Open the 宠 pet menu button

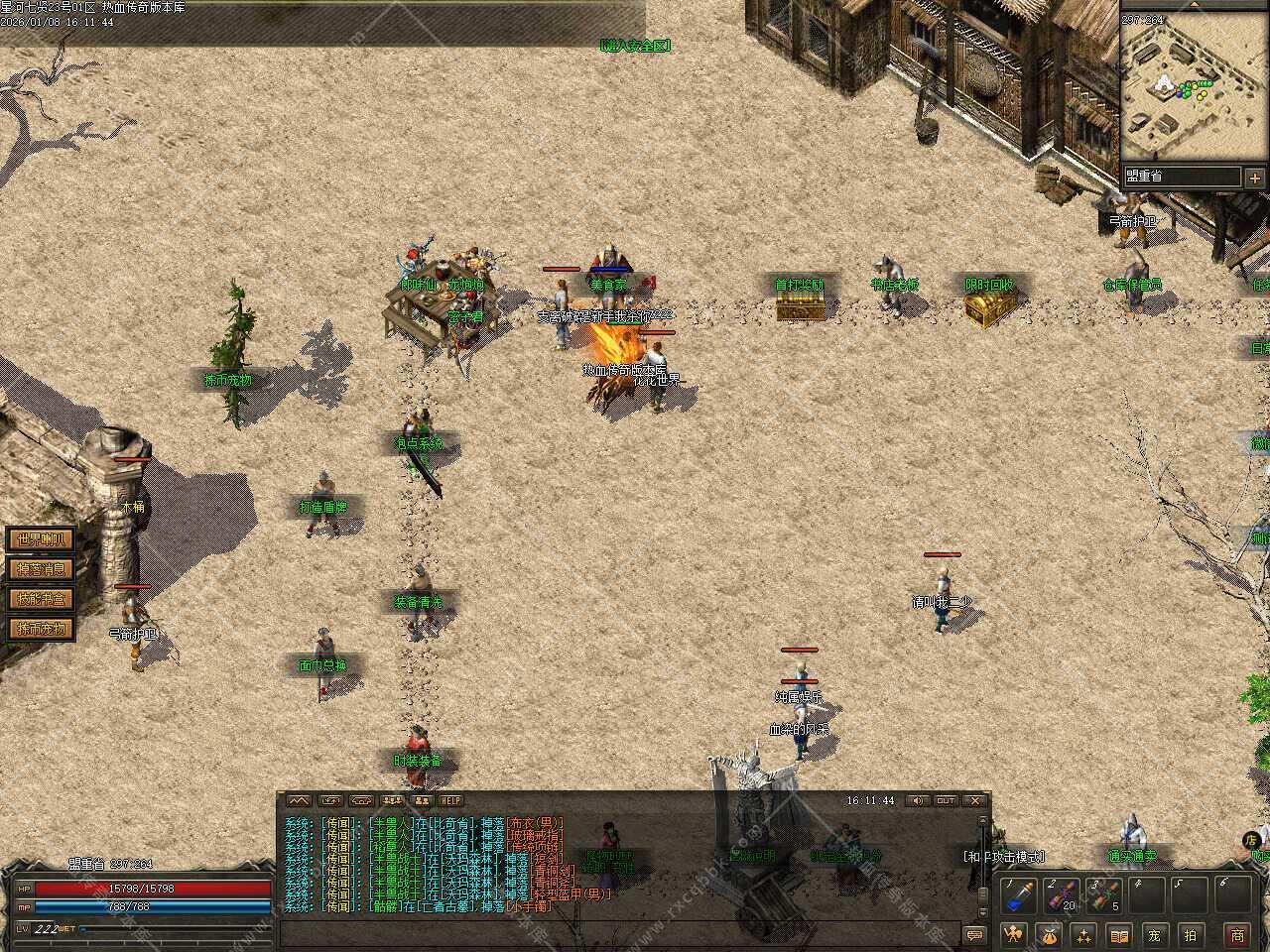pyautogui.click(x=1154, y=934)
